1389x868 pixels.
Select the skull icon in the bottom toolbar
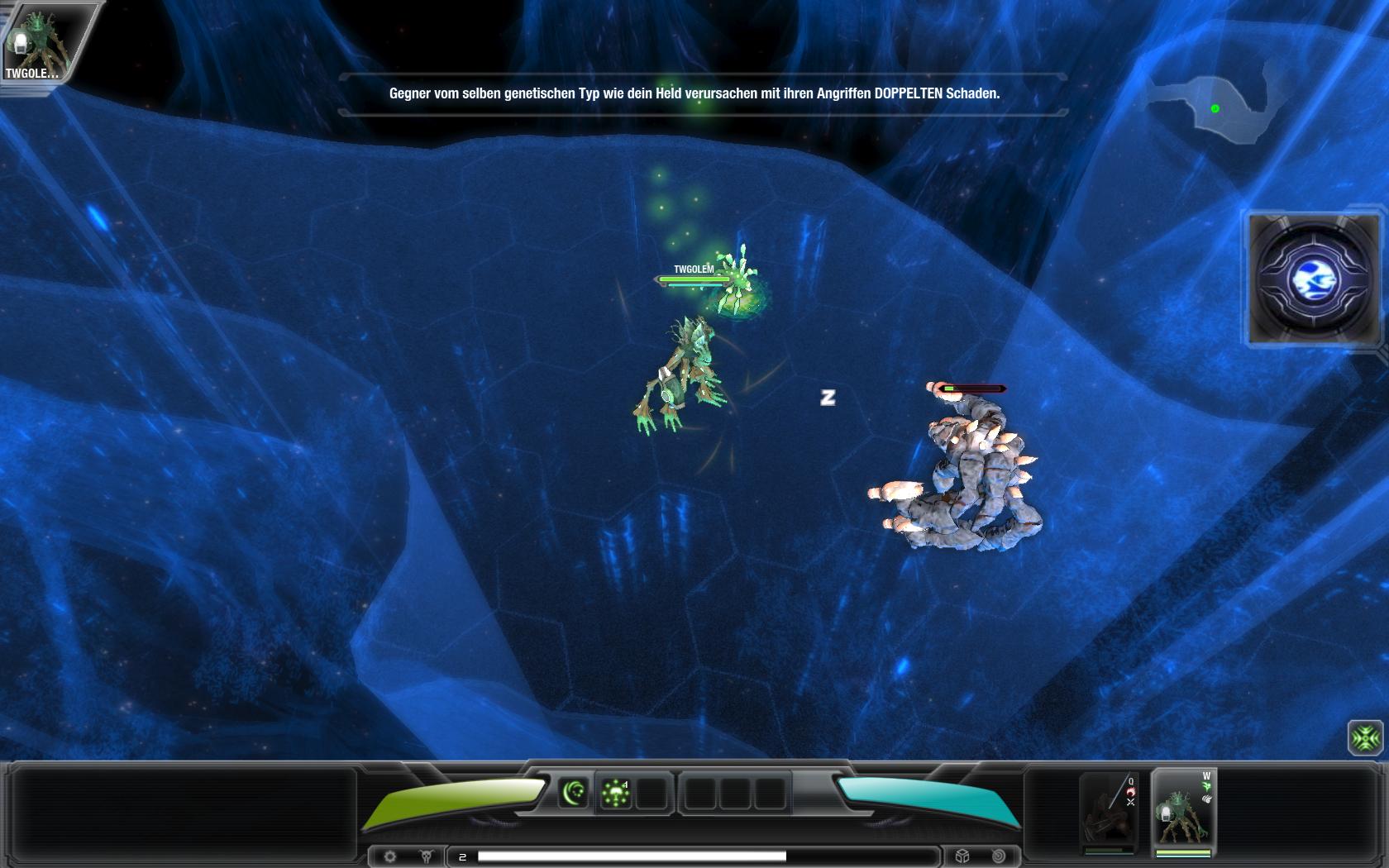point(425,856)
